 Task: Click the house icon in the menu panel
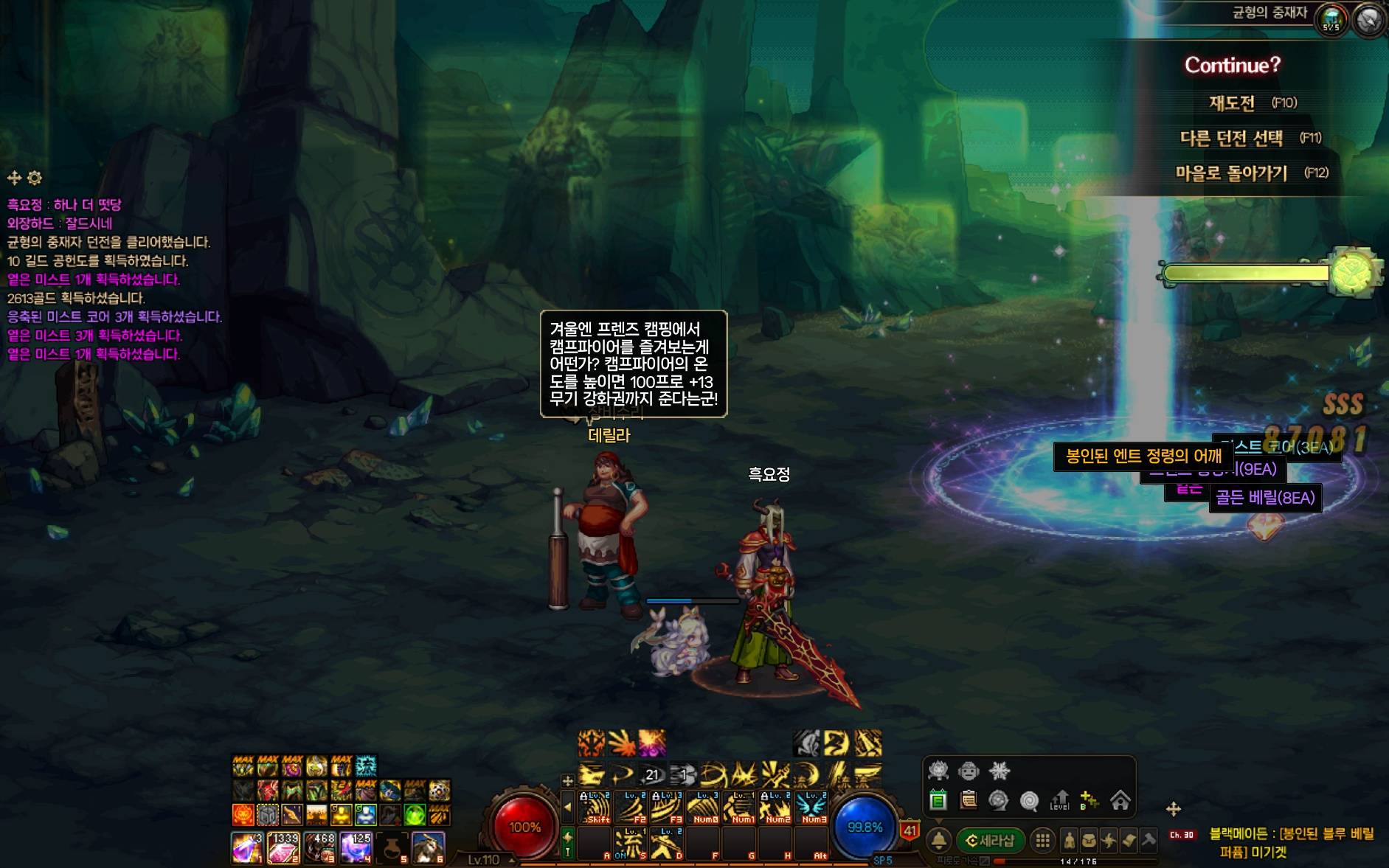coord(1120,800)
